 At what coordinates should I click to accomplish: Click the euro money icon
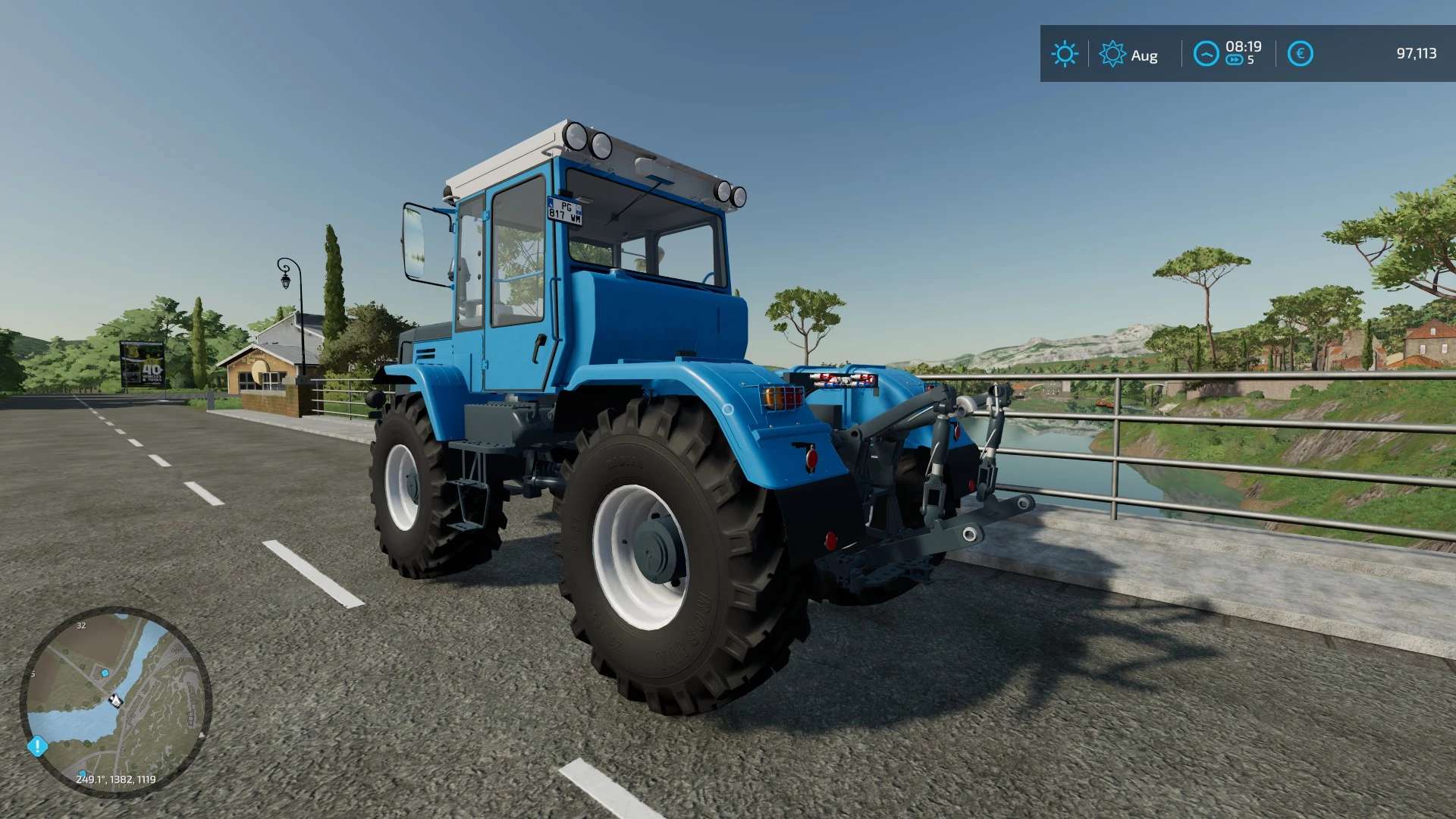(1300, 54)
